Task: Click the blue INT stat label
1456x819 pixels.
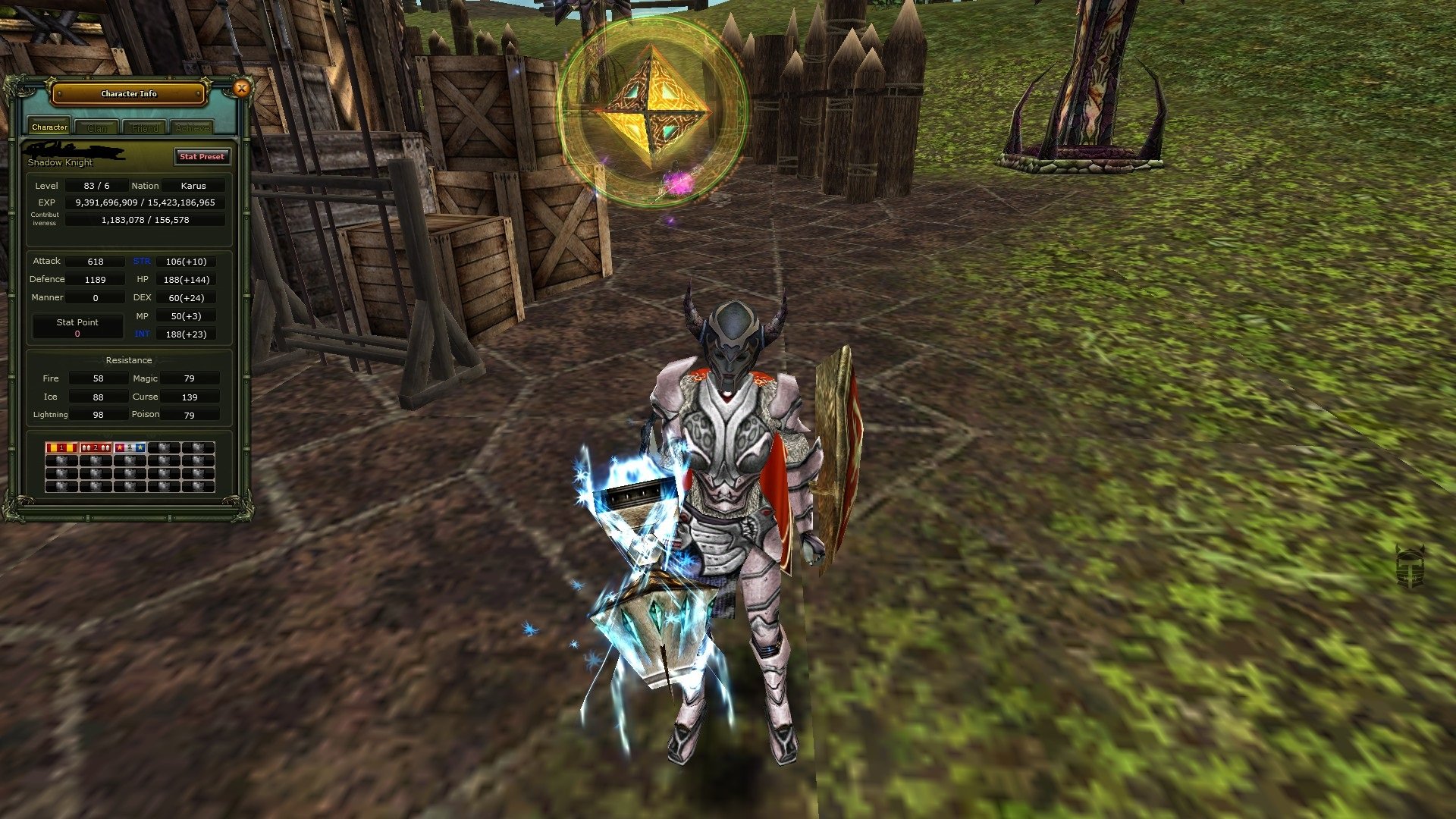Action: 142,333
